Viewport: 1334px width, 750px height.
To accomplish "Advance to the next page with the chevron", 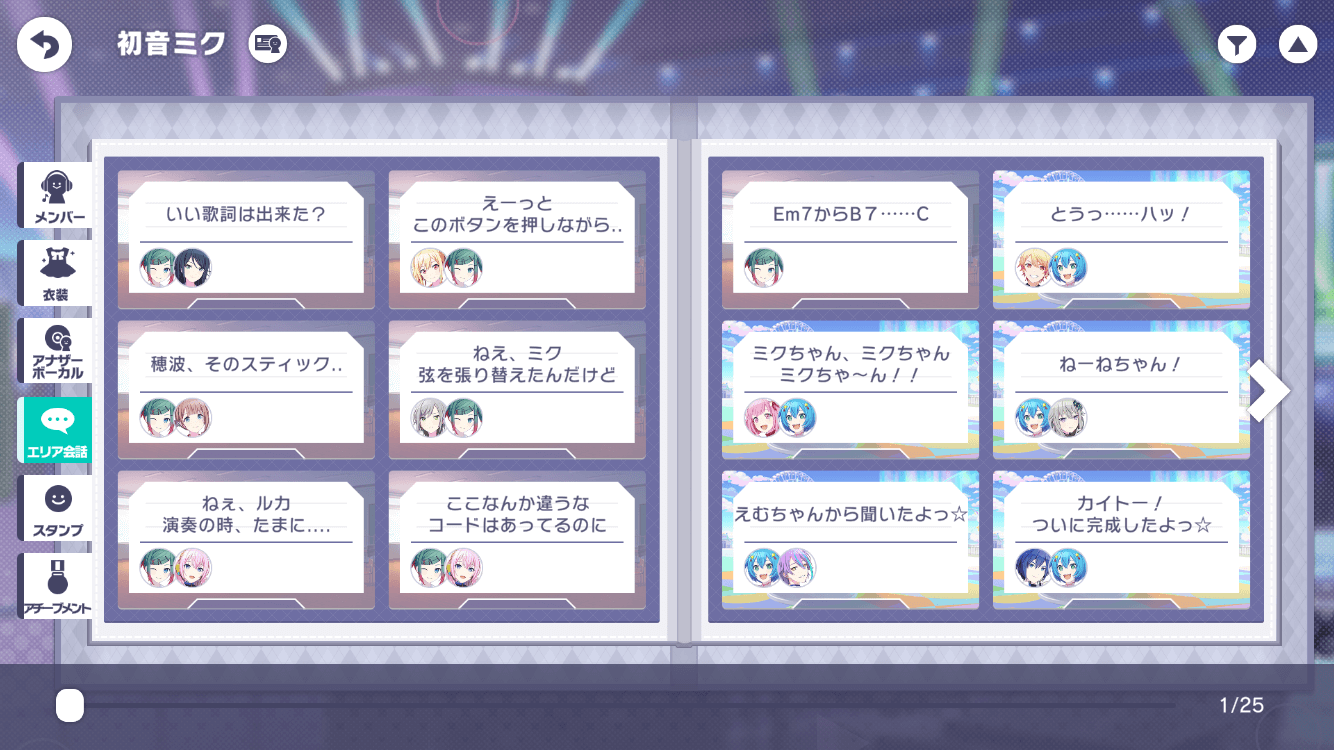I will pos(1268,390).
